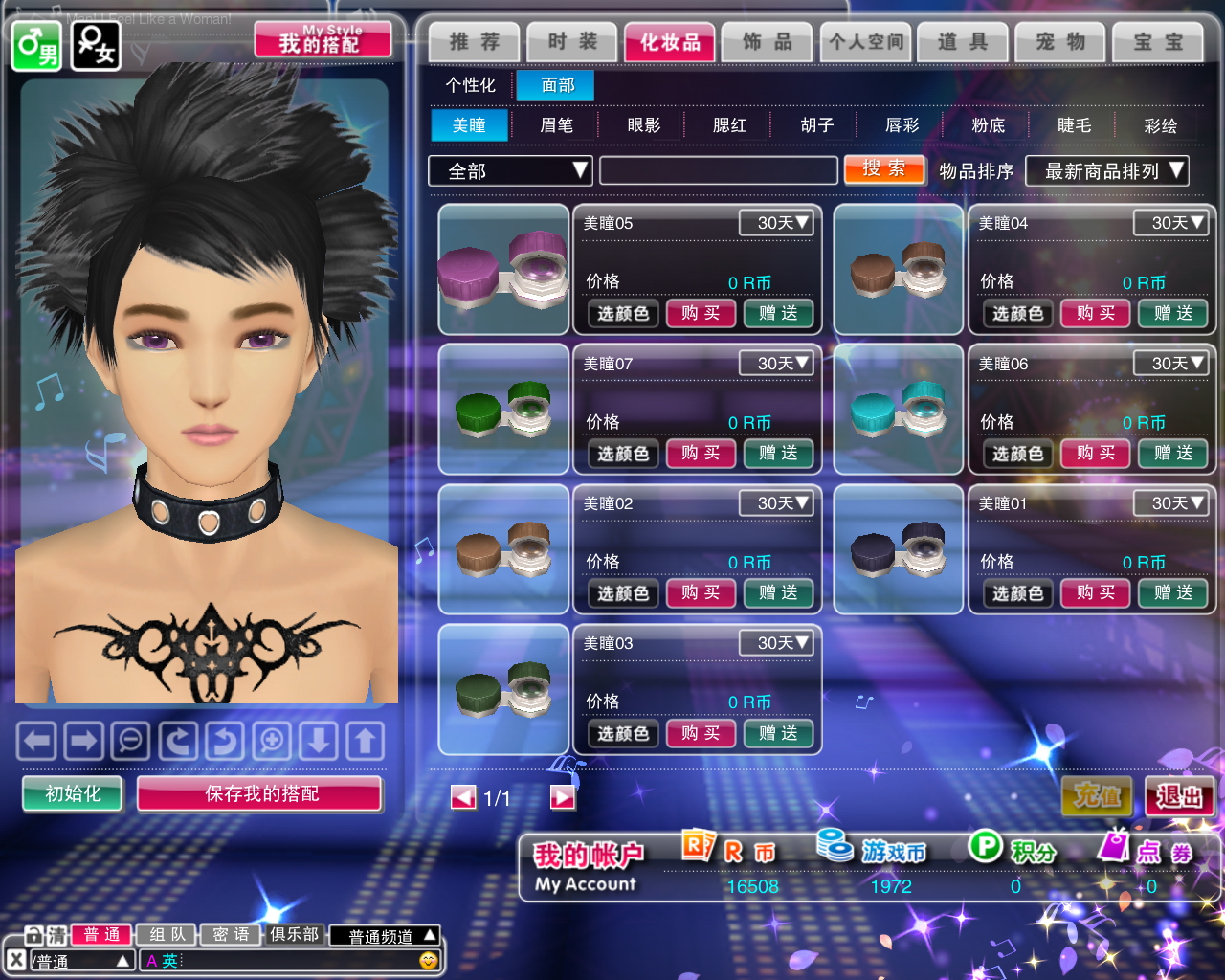This screenshot has height=980, width=1225.
Task: Open the 最新商品排列 sort dropdown
Action: [1106, 171]
